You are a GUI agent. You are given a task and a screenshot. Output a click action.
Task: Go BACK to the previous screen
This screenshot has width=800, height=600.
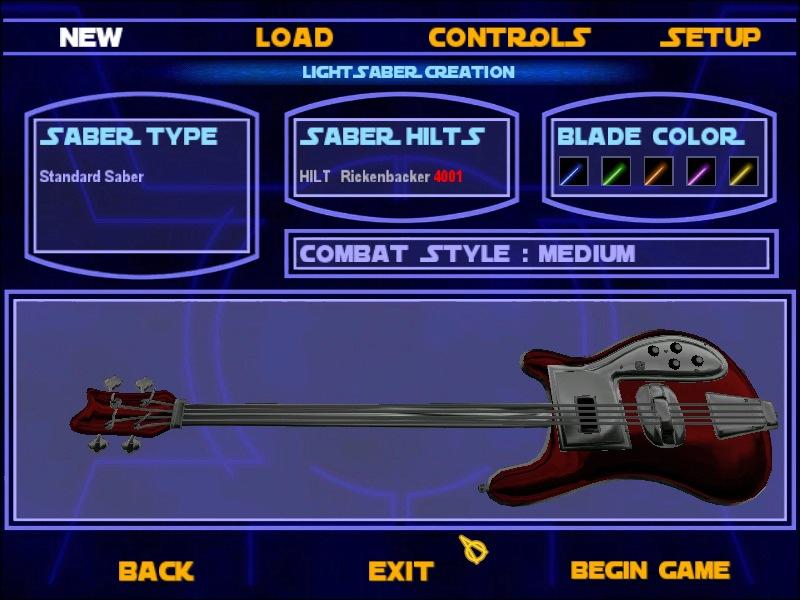point(155,571)
